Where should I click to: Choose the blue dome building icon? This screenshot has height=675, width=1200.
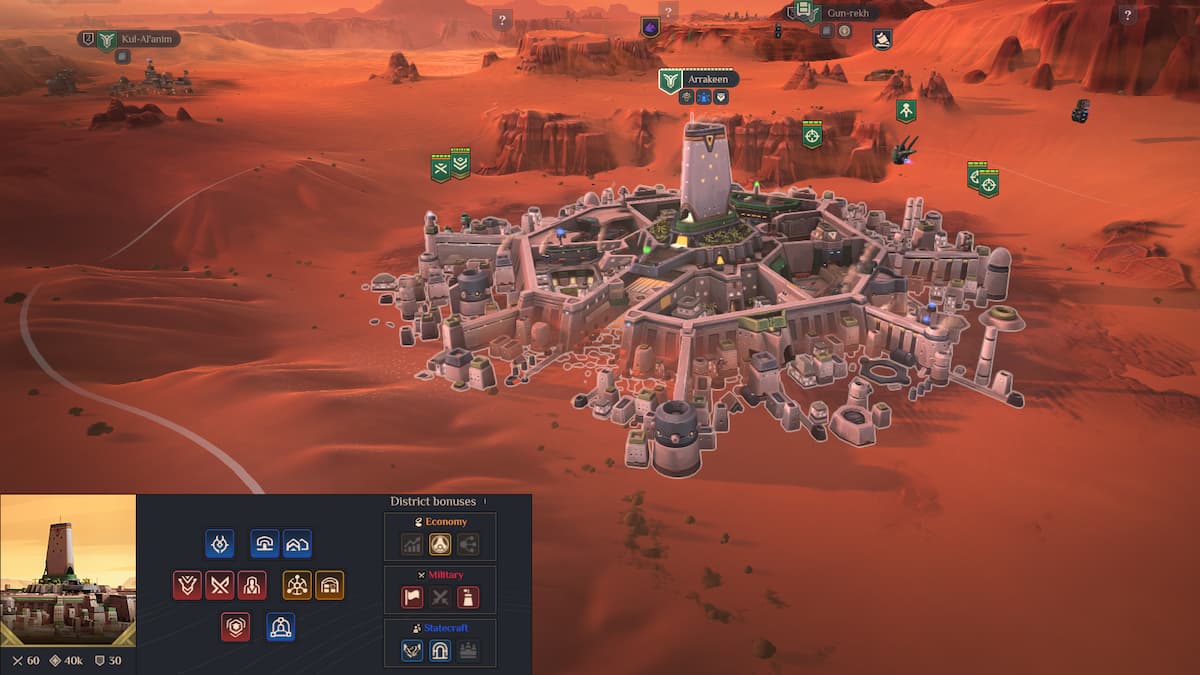265,543
